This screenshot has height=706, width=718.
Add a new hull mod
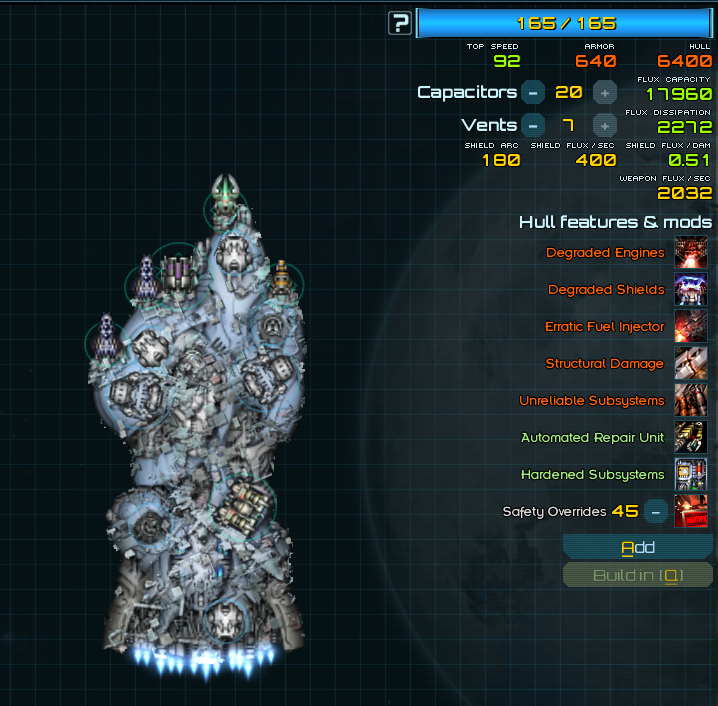[638, 547]
